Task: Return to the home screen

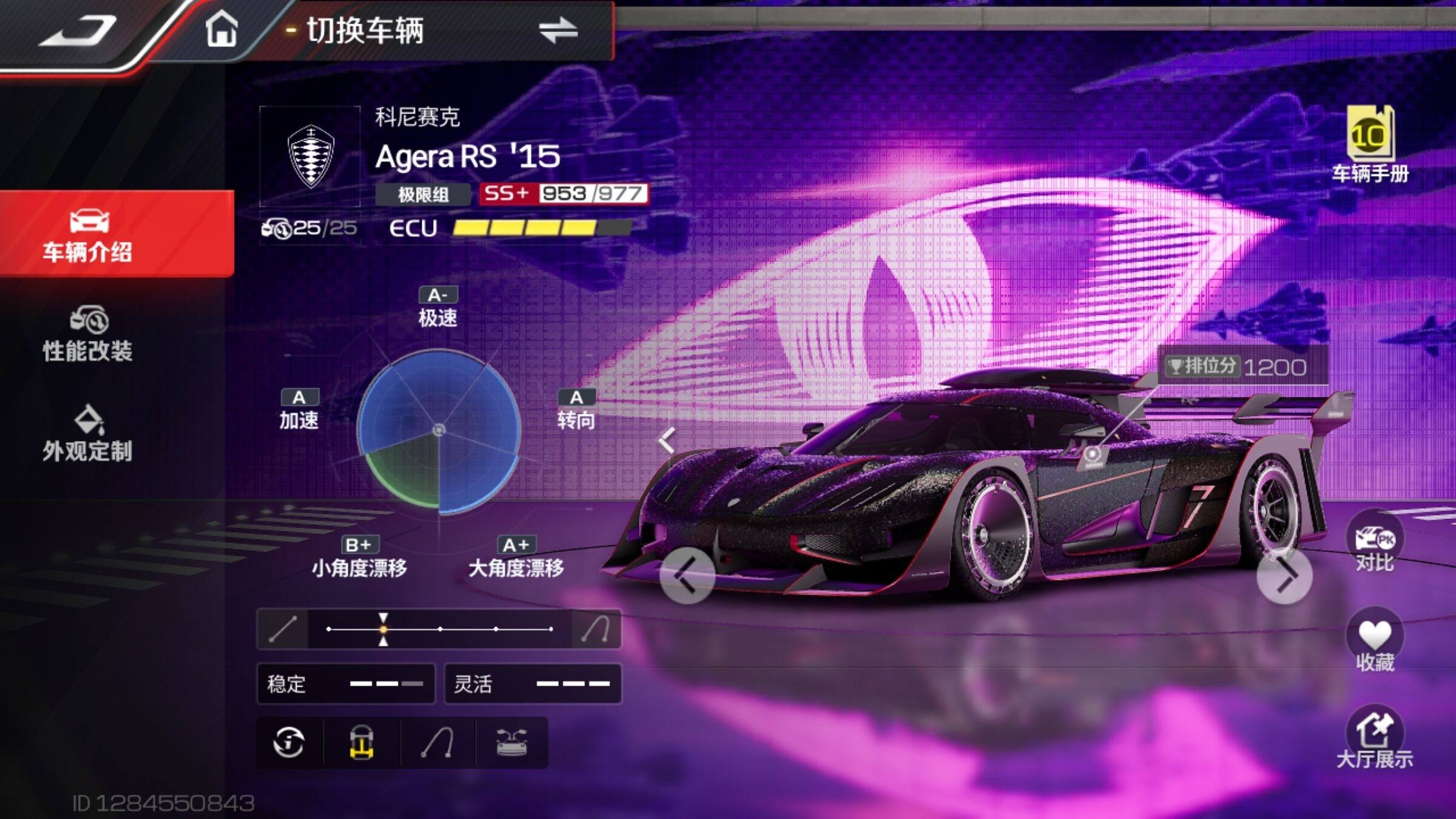Action: coord(221,30)
